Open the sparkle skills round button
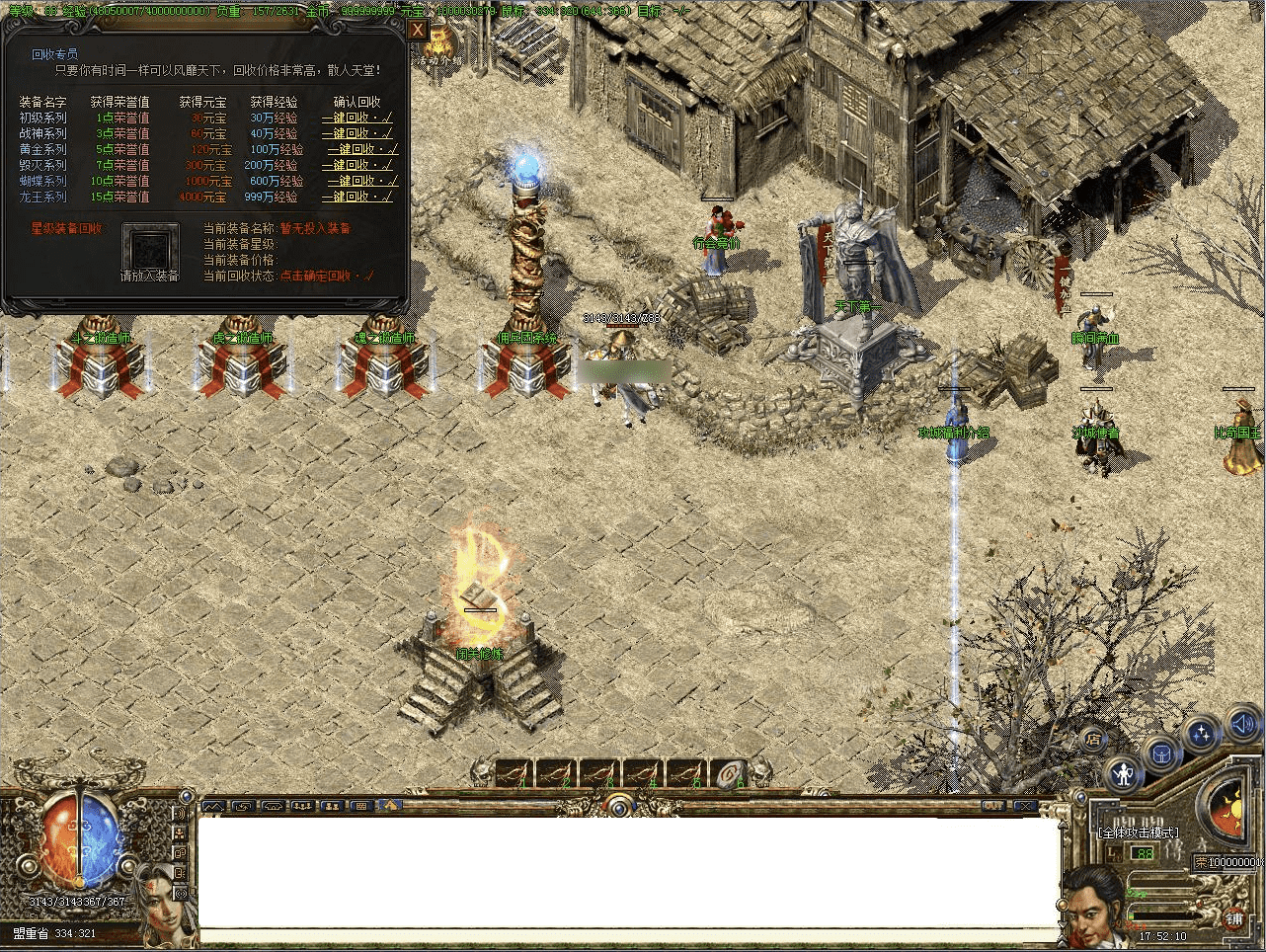Image resolution: width=1266 pixels, height=952 pixels. pos(1202,735)
